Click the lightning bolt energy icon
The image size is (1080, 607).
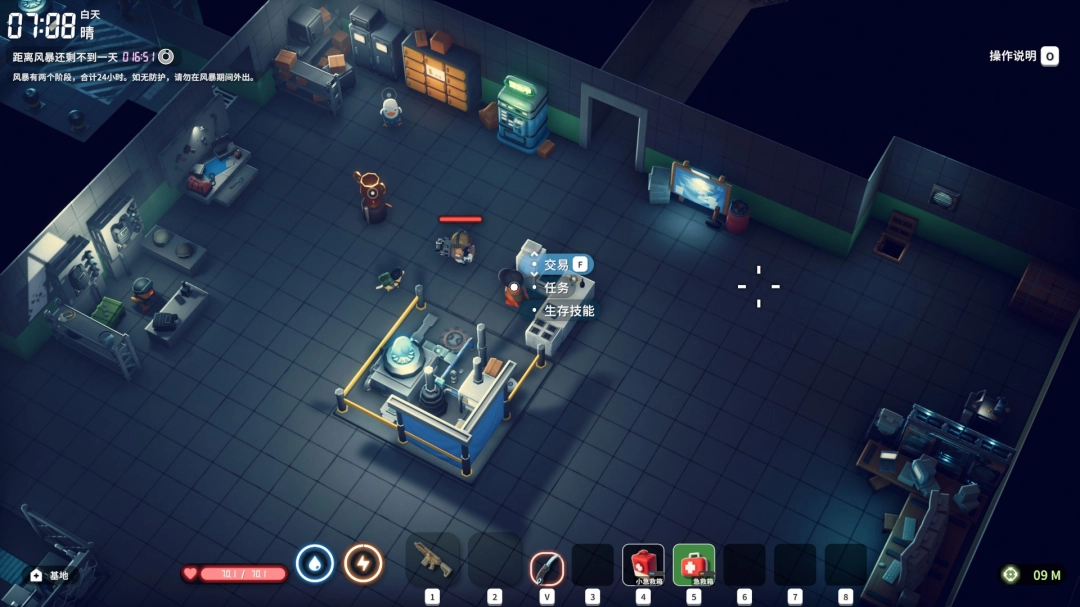(363, 564)
